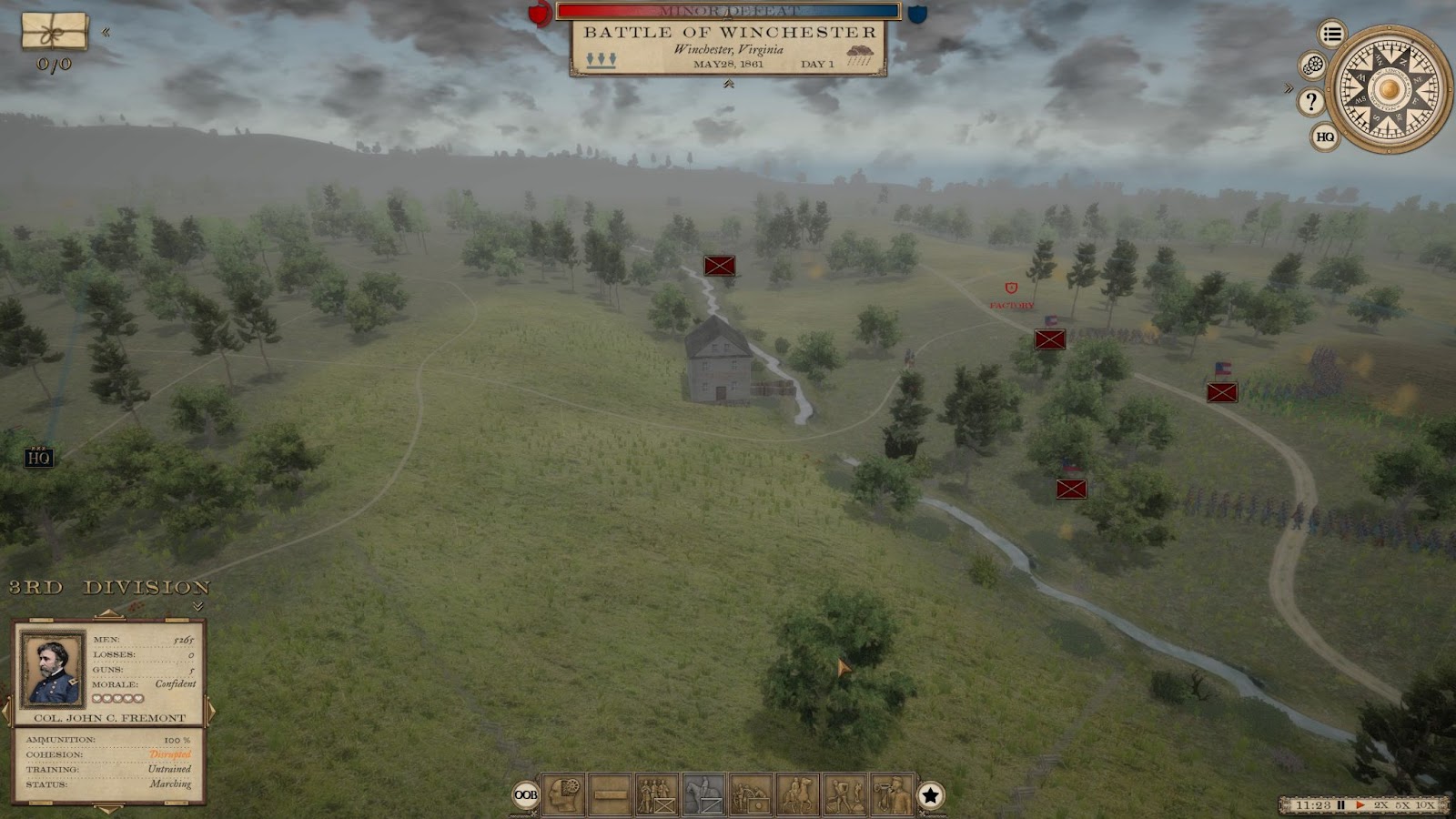Screen dimensions: 1456x819
Task: Jump to headquarters with round HQ button
Action: 1325,136
